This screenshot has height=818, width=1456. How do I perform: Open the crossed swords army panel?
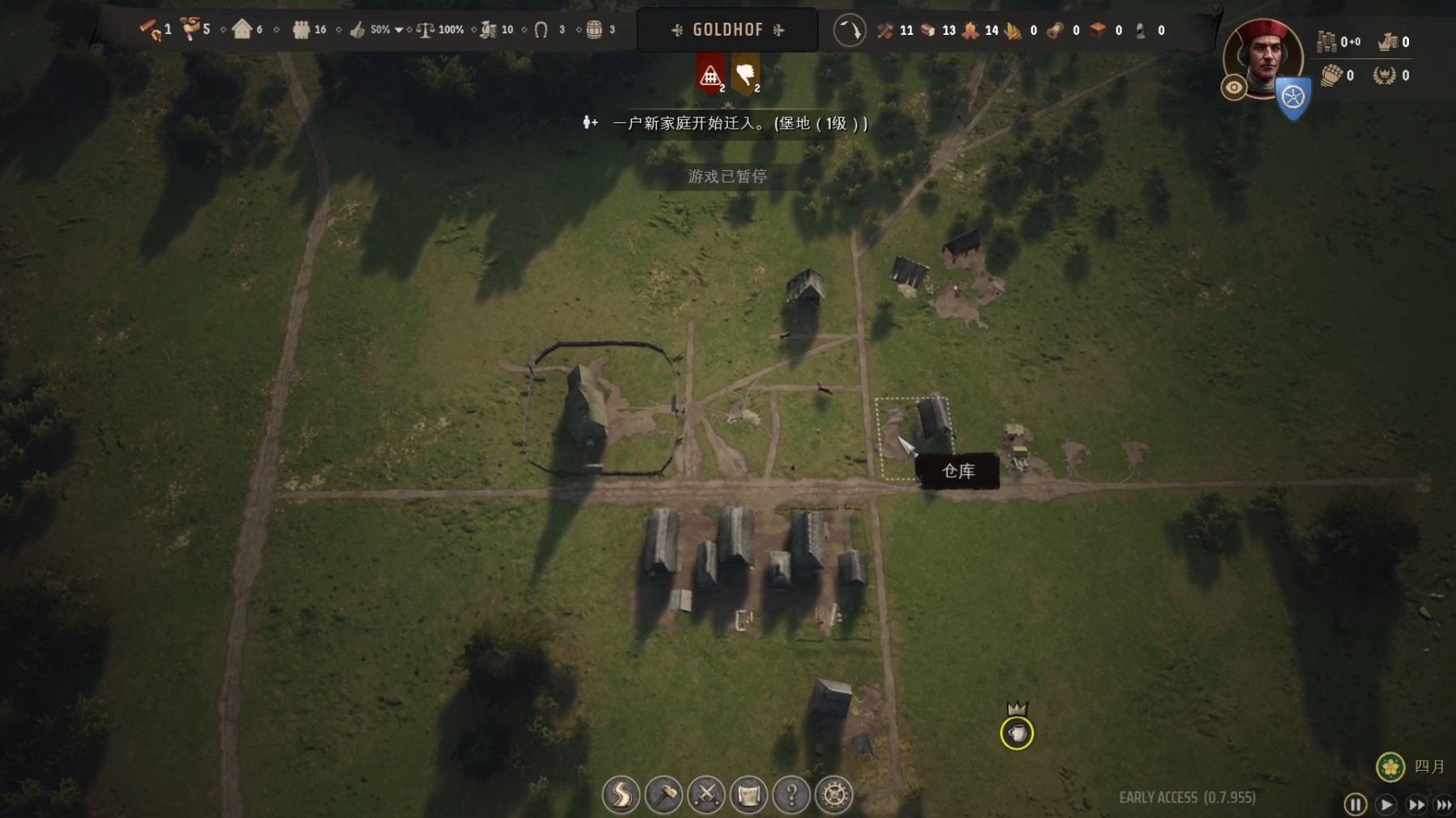coord(706,795)
